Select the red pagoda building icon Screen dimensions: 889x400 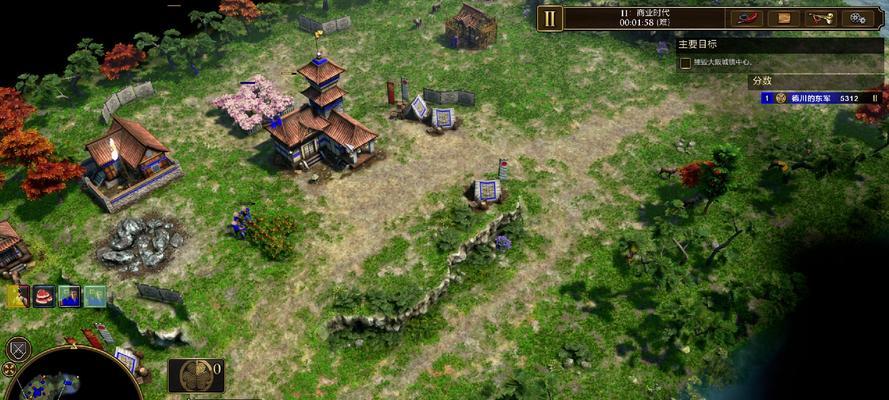[43, 296]
